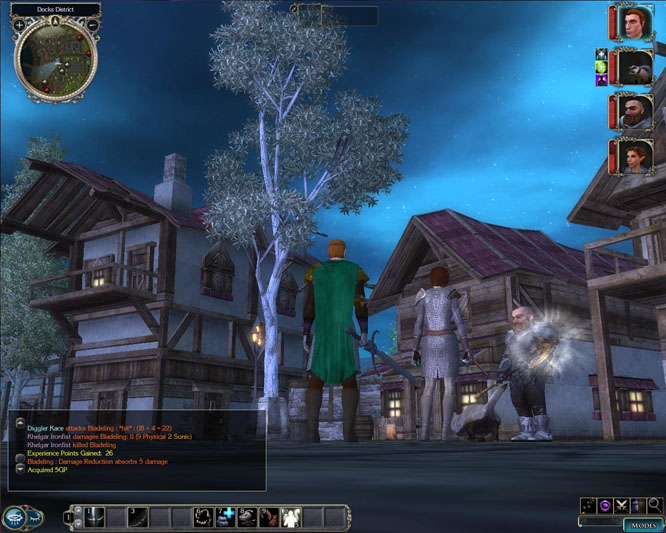666x533 pixels.
Task: Expand the combat log chat window
Action: (20, 423)
